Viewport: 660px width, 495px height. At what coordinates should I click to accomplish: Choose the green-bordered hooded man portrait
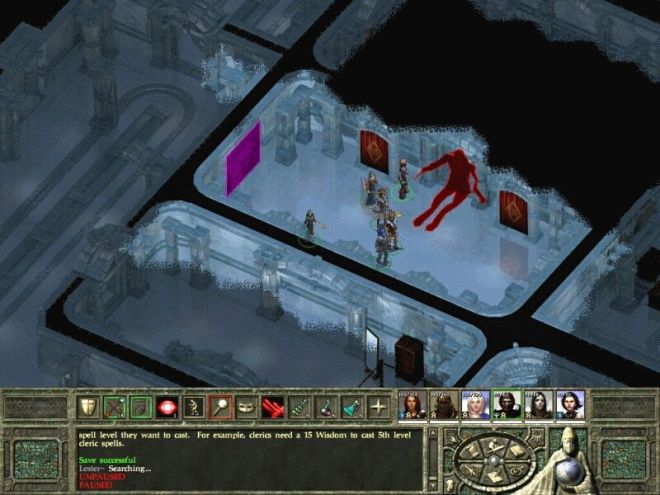pos(506,405)
